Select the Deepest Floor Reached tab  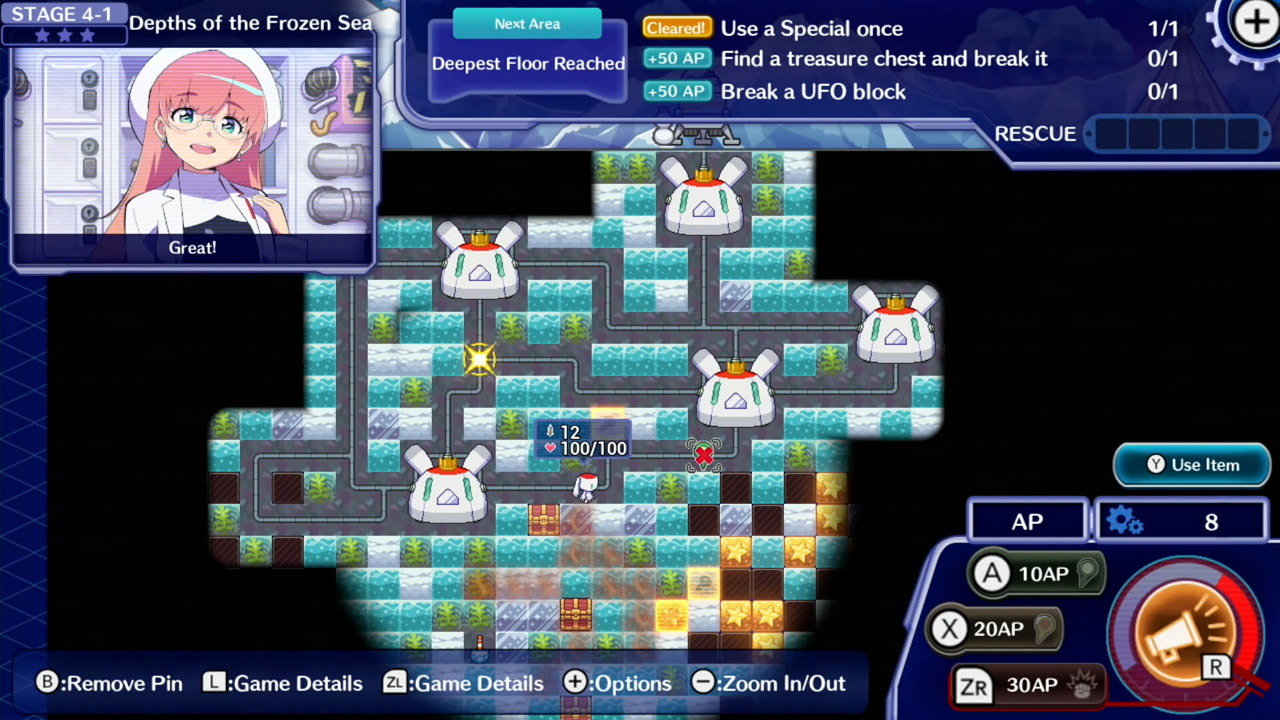point(528,63)
